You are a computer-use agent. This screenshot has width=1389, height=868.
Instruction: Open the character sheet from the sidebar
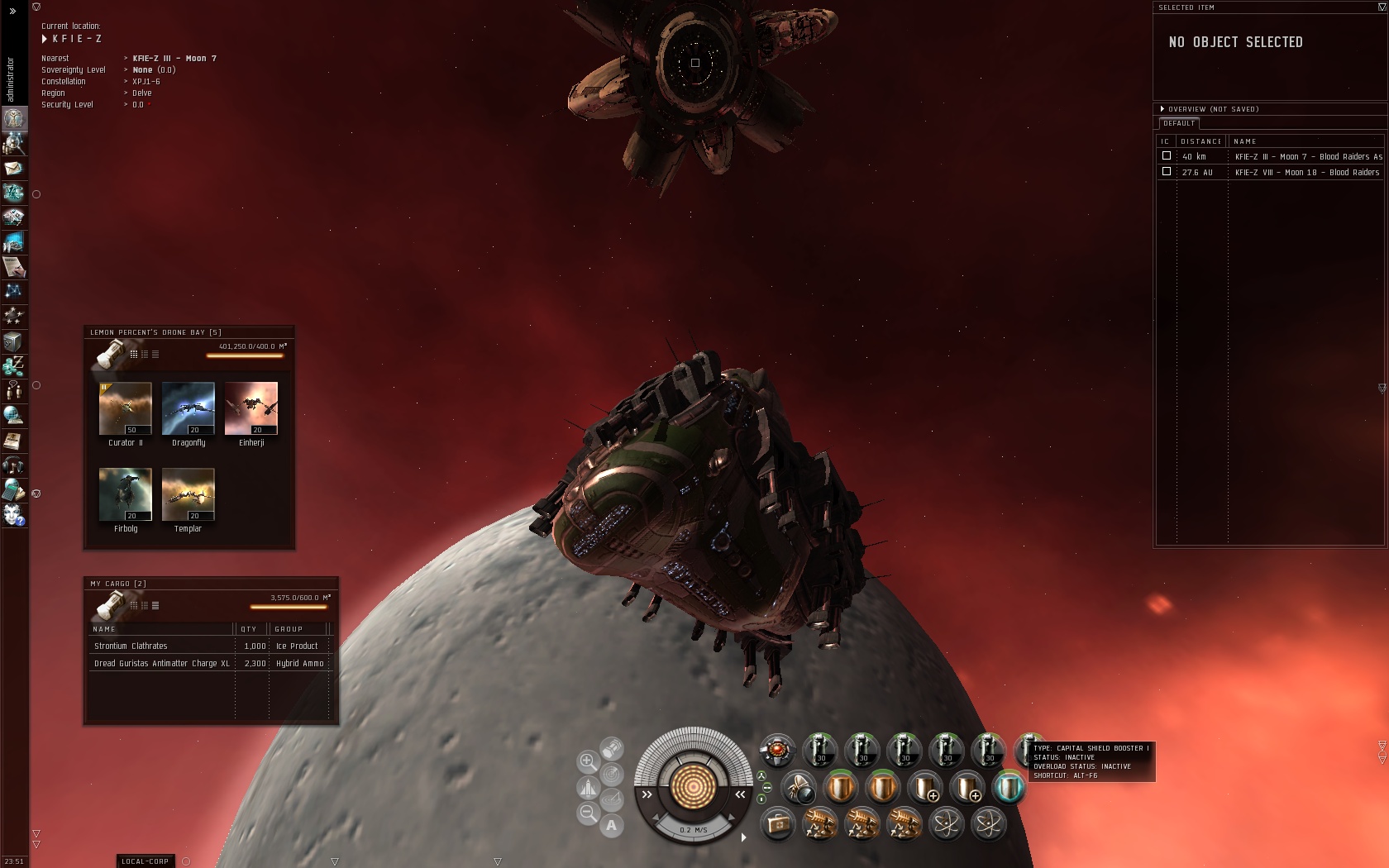(x=14, y=119)
